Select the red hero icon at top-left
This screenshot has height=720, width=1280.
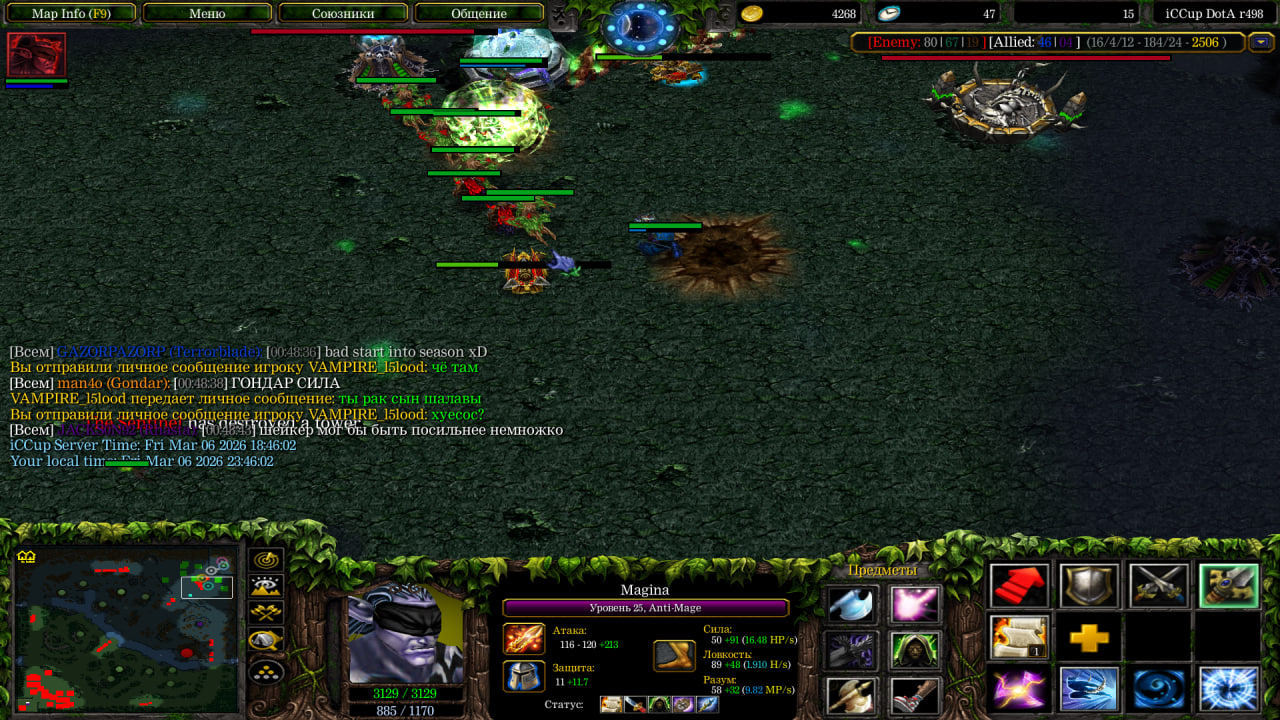click(x=37, y=55)
